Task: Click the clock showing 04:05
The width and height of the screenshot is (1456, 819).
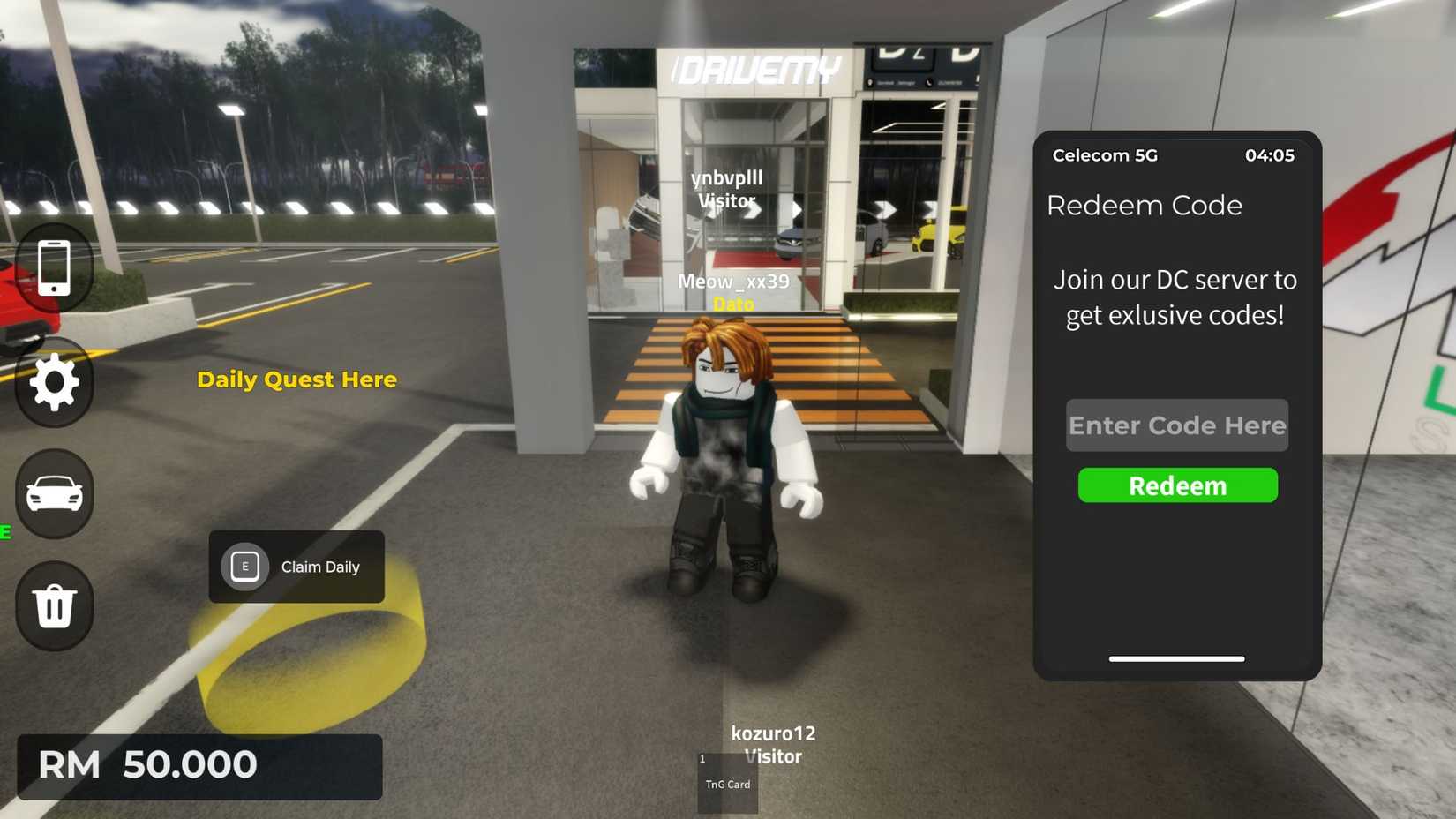Action: [x=1271, y=155]
